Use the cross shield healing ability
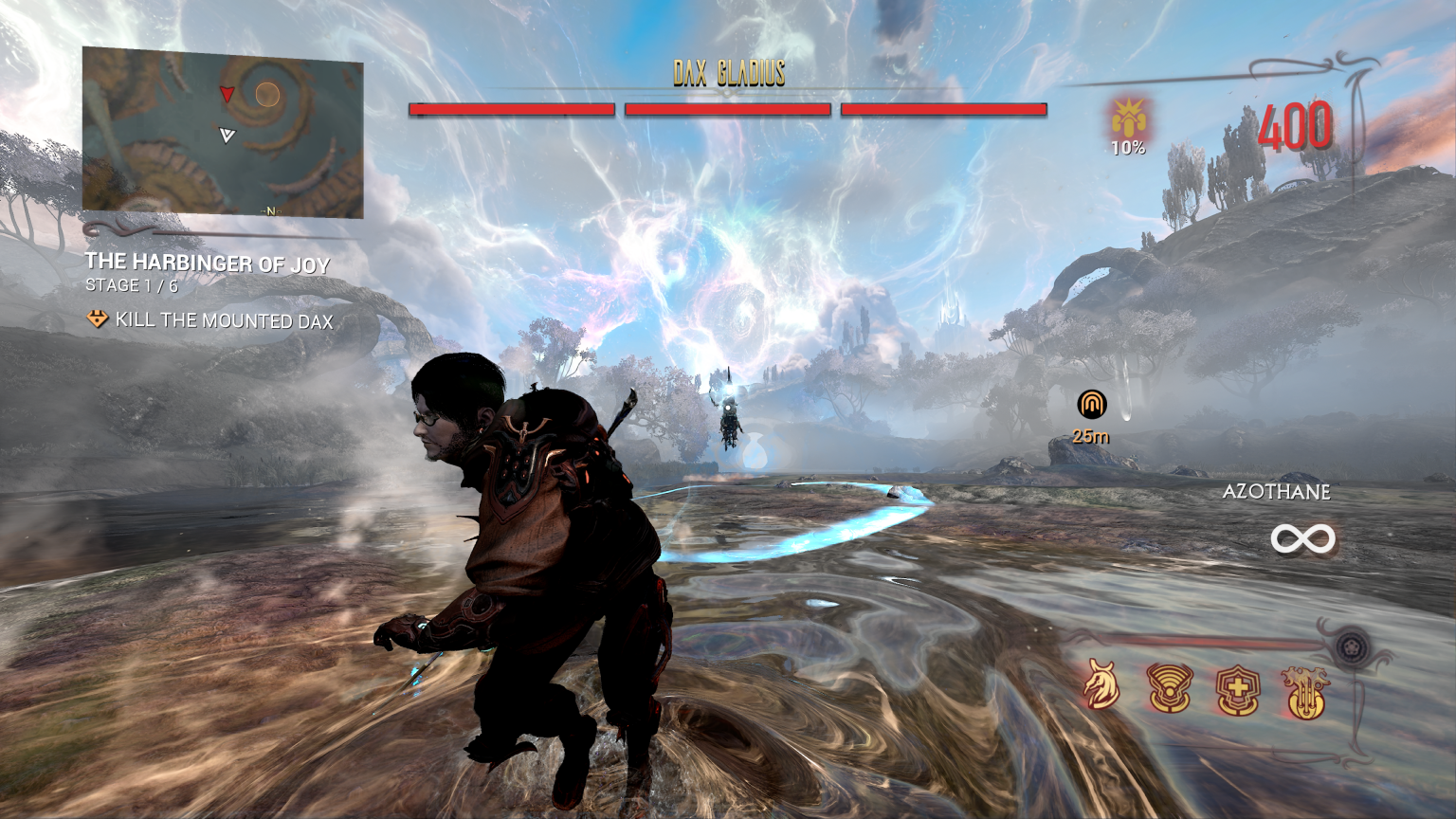The width and height of the screenshot is (1456, 819). 1238,690
